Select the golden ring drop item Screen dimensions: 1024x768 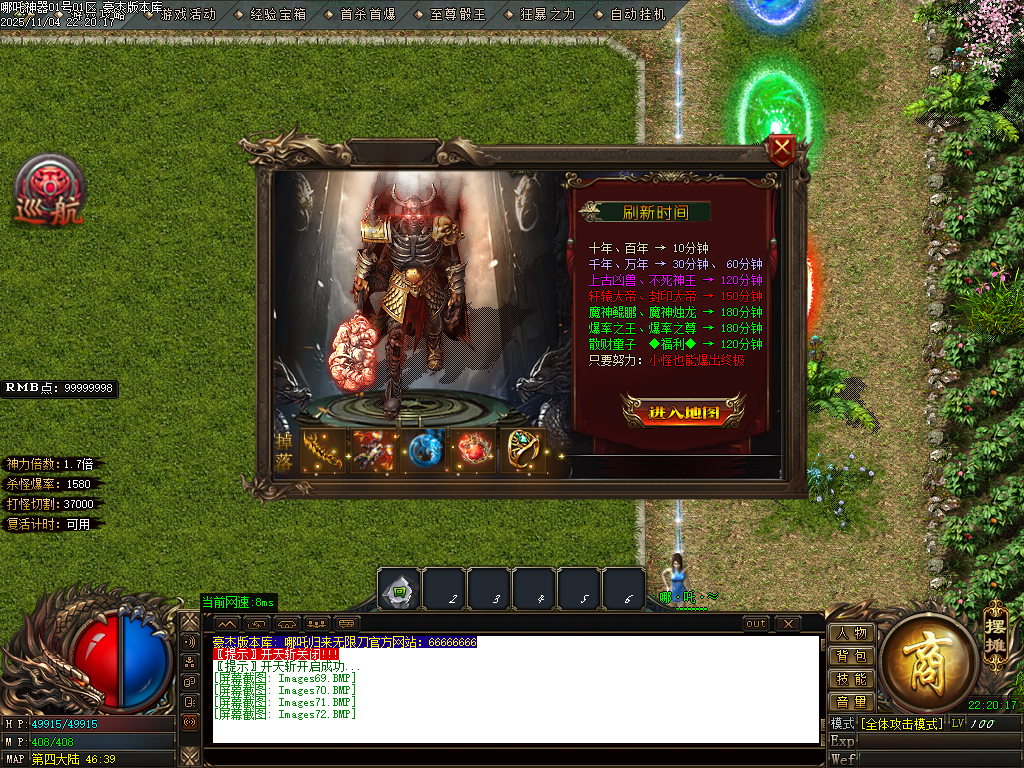(526, 450)
